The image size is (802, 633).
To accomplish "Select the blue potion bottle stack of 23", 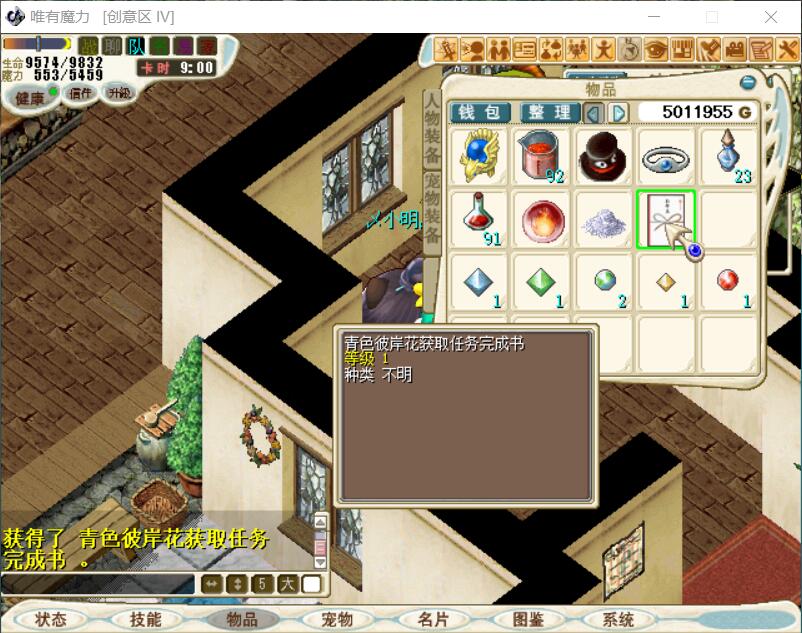I will (x=728, y=157).
